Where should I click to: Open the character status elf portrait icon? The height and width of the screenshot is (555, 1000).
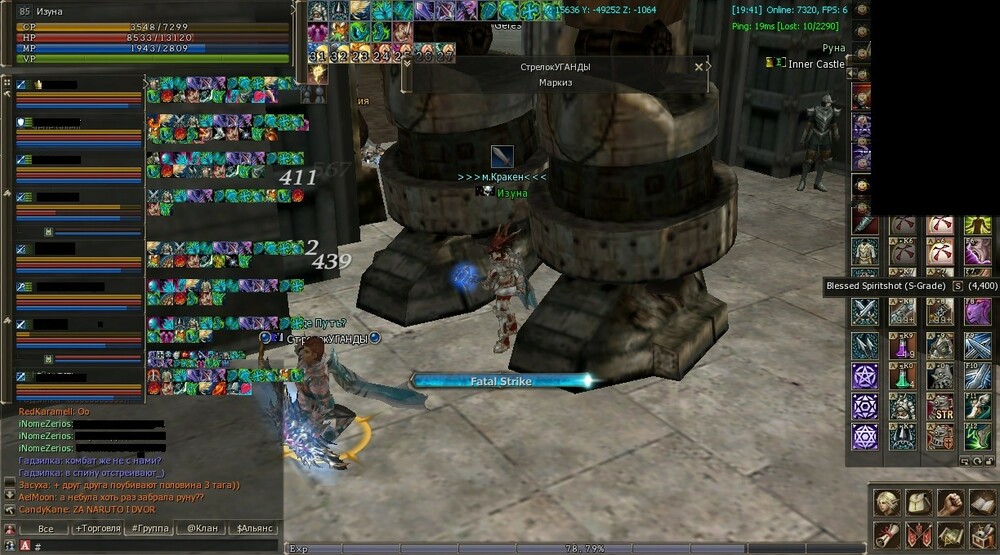tap(885, 502)
